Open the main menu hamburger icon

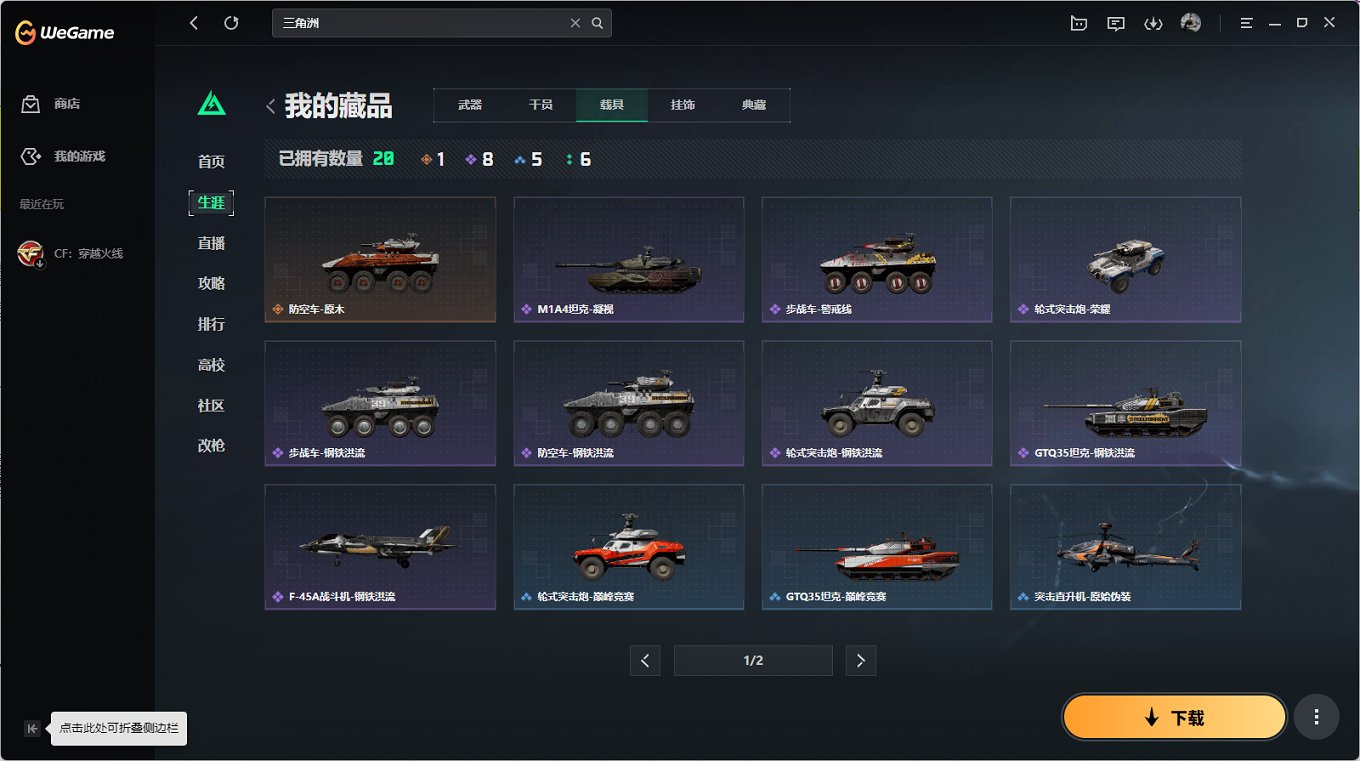tap(1246, 22)
